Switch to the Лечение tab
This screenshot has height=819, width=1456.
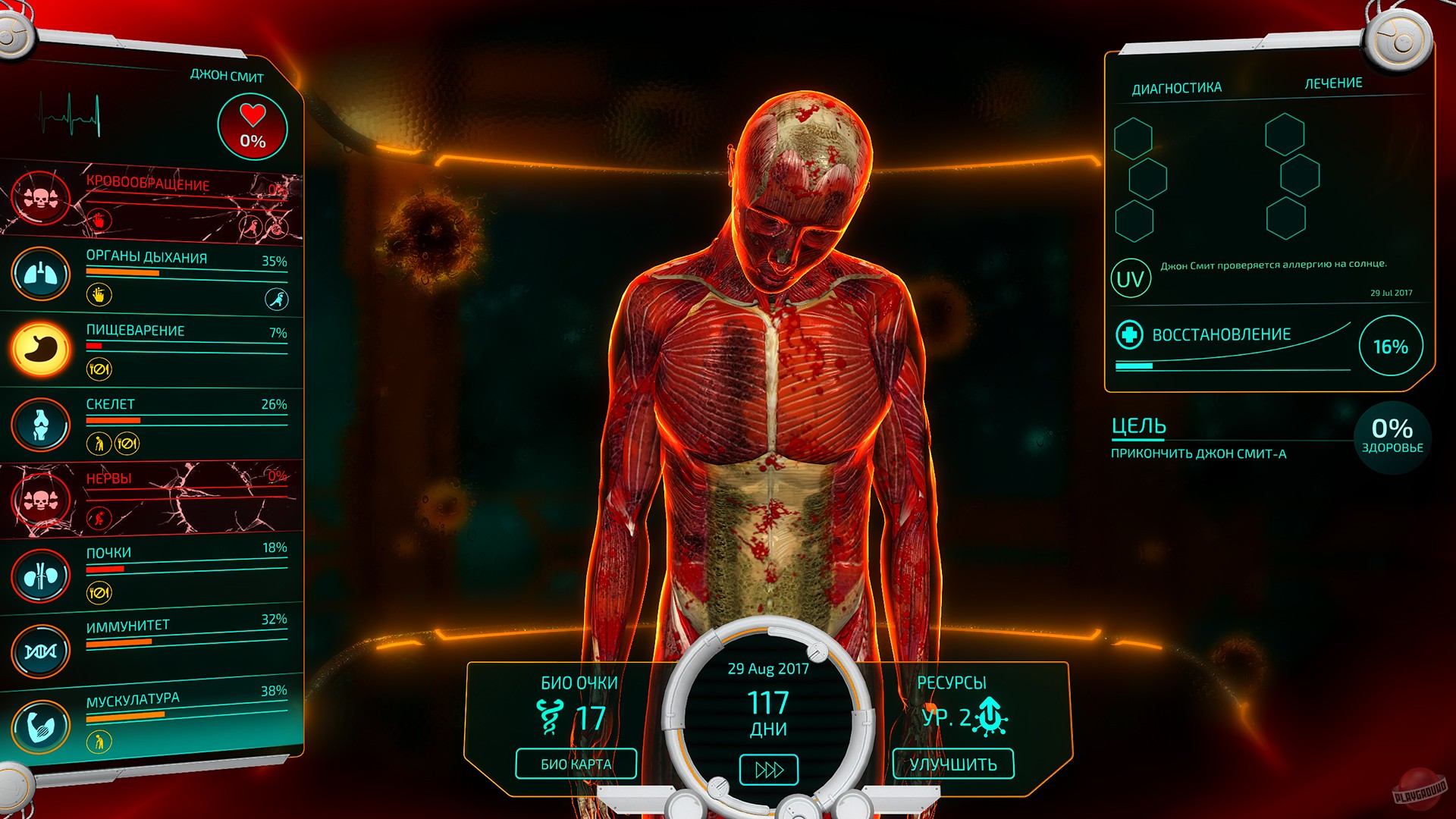tap(1335, 83)
